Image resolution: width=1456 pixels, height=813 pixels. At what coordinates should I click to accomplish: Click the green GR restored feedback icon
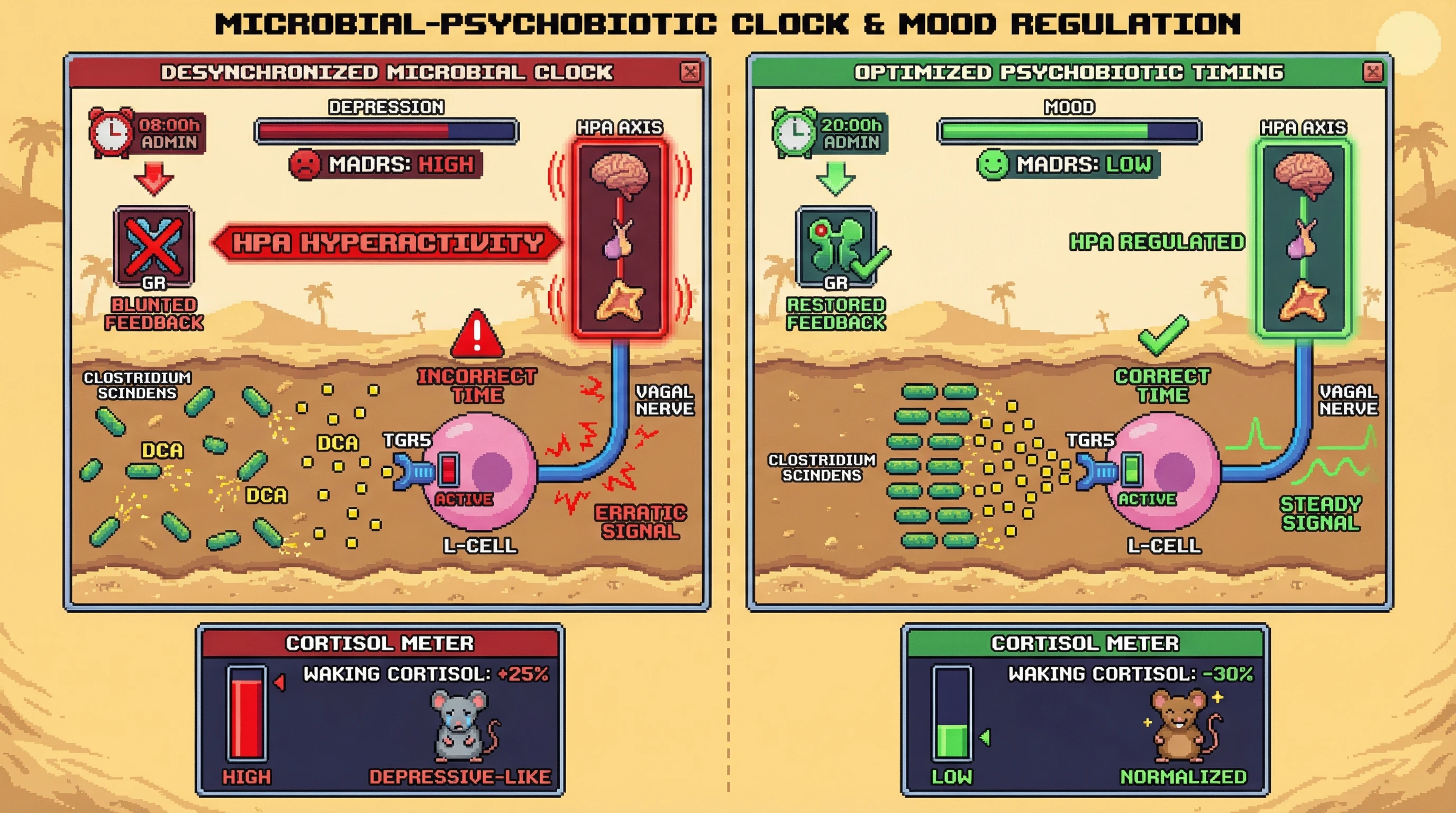[x=836, y=247]
